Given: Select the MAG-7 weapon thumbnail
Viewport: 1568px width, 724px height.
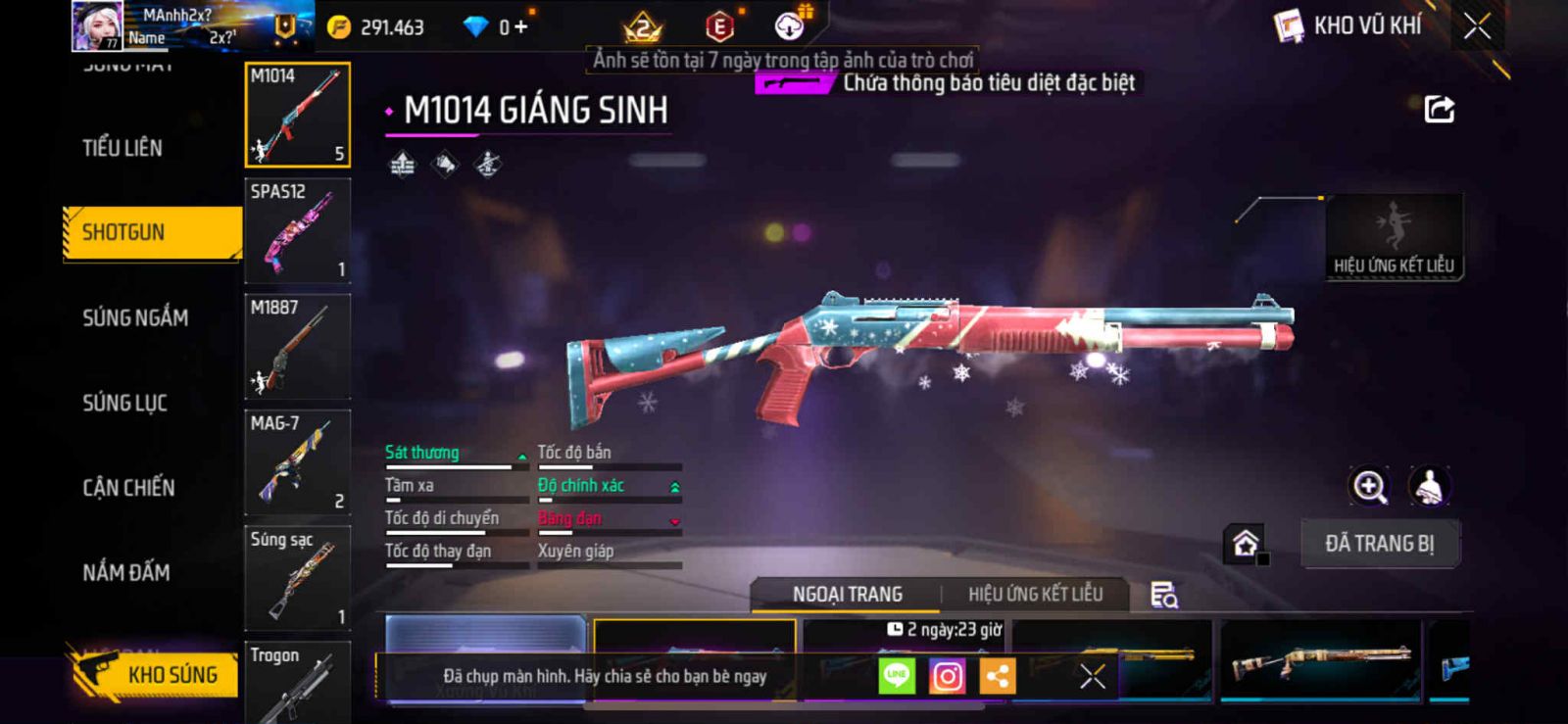Looking at the screenshot, I should coord(297,462).
